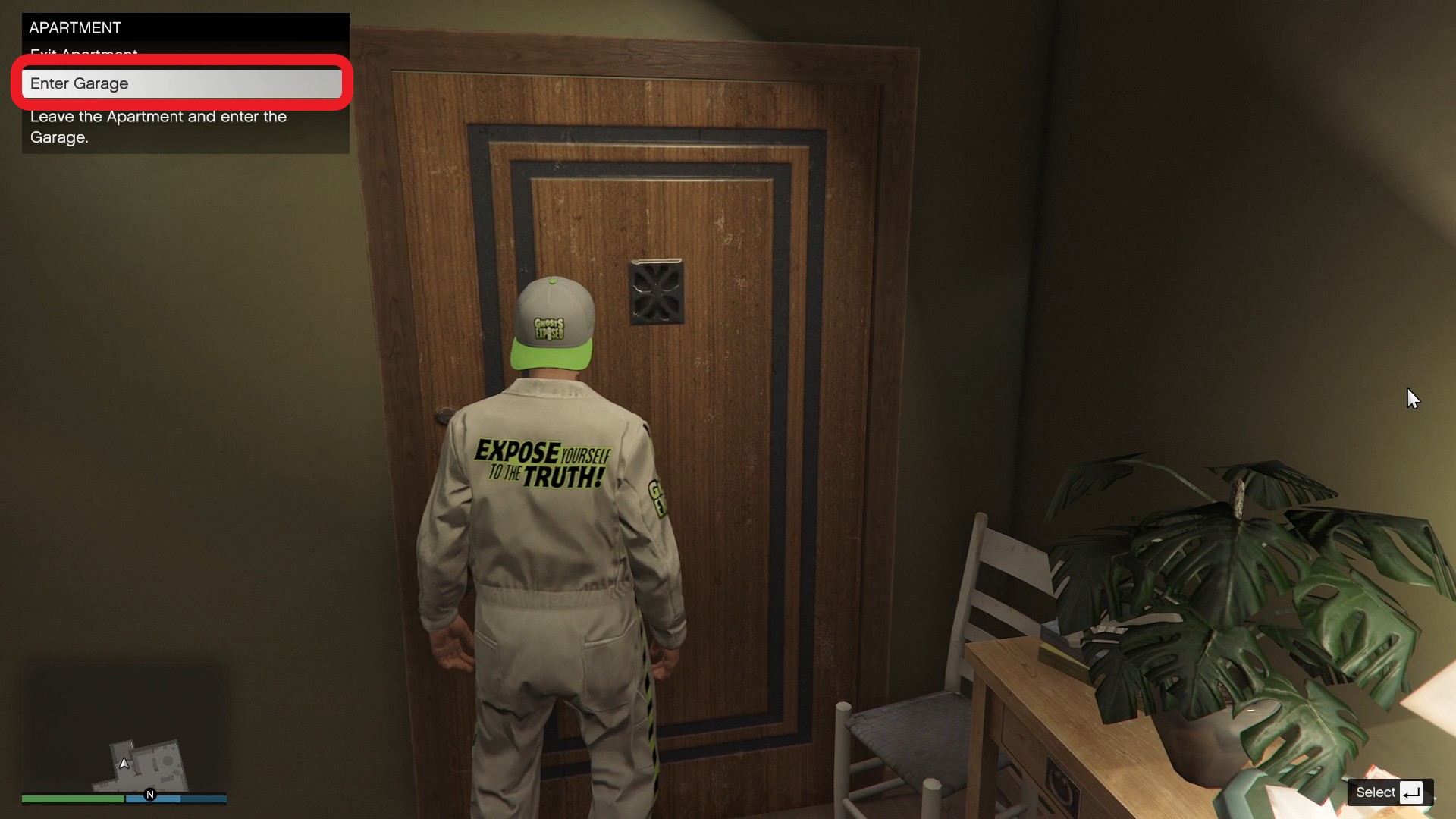The height and width of the screenshot is (819, 1456).
Task: Select the Enter Garage menu option
Action: [x=181, y=83]
